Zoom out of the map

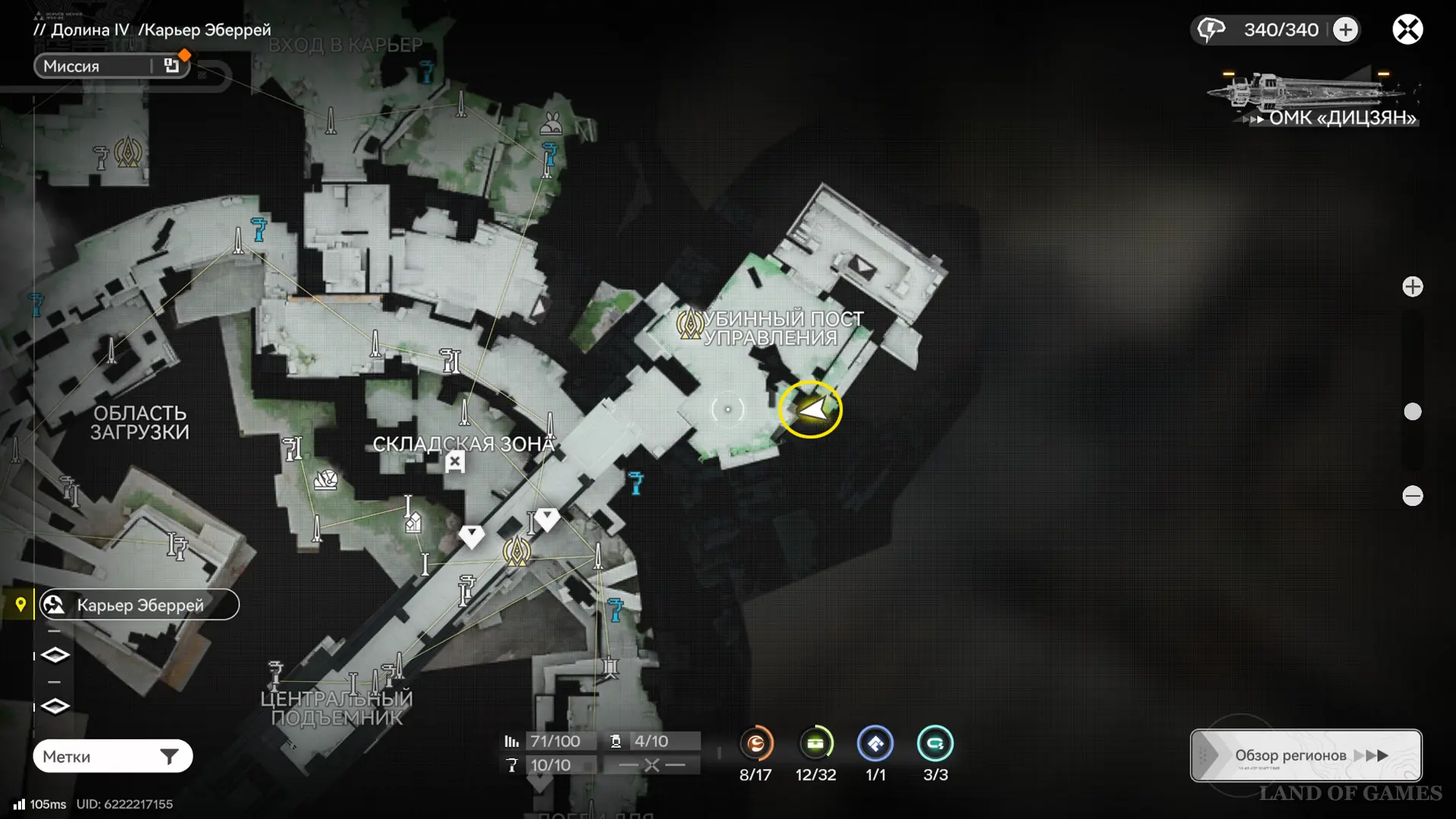click(1412, 496)
